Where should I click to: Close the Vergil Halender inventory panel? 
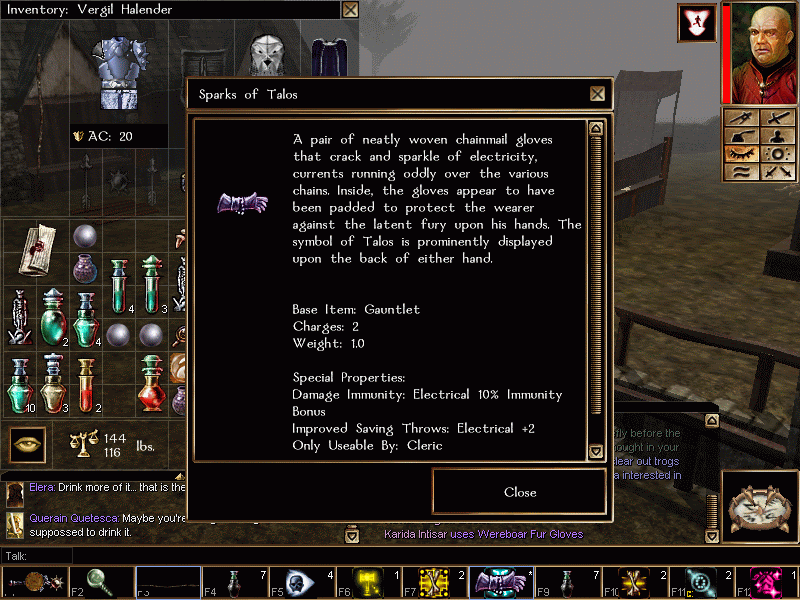pos(350,10)
